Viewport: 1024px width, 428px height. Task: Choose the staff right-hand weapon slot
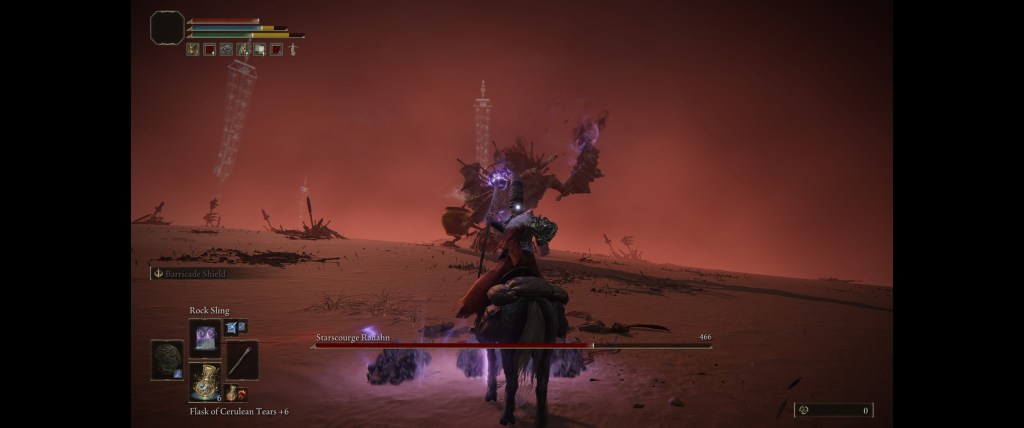point(242,360)
